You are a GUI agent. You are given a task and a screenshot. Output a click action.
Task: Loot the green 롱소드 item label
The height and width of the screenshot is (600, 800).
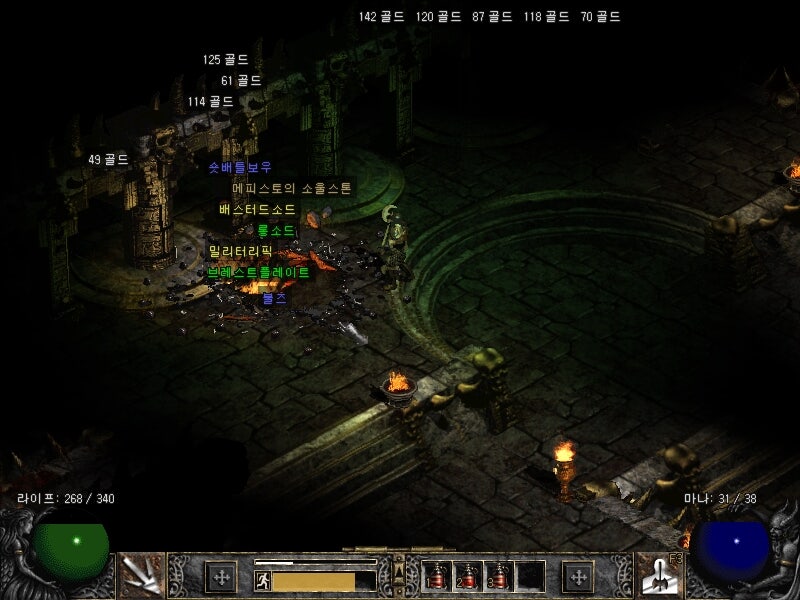(276, 230)
